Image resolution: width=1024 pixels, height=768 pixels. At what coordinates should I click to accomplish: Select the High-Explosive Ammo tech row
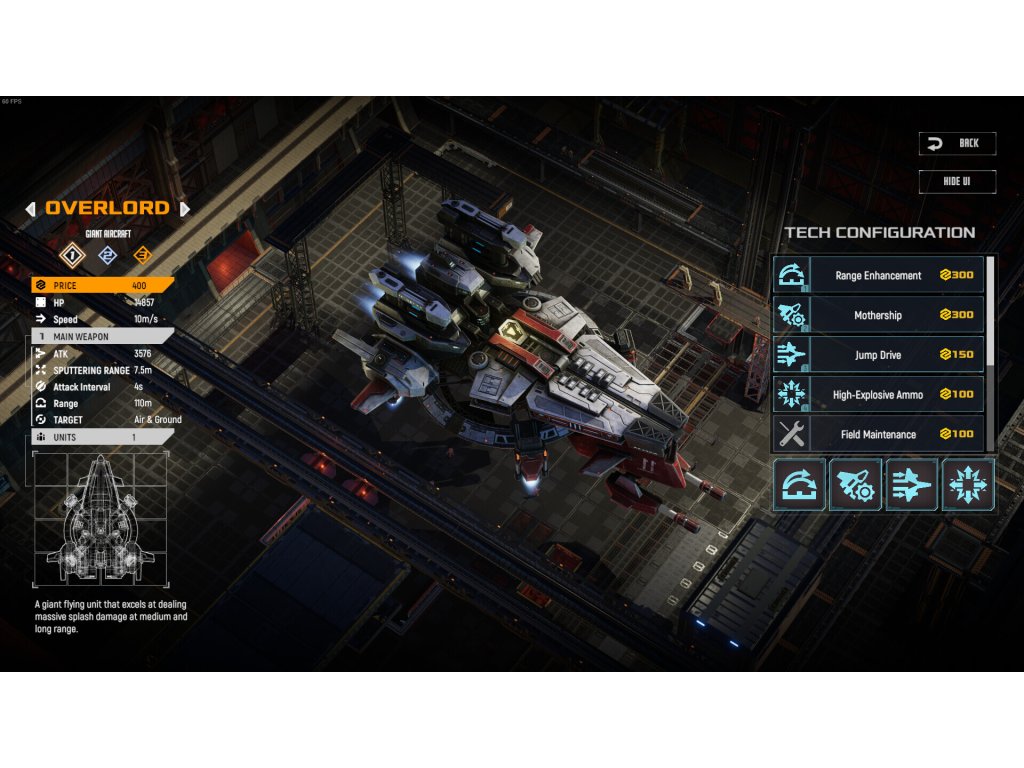pyautogui.click(x=878, y=394)
